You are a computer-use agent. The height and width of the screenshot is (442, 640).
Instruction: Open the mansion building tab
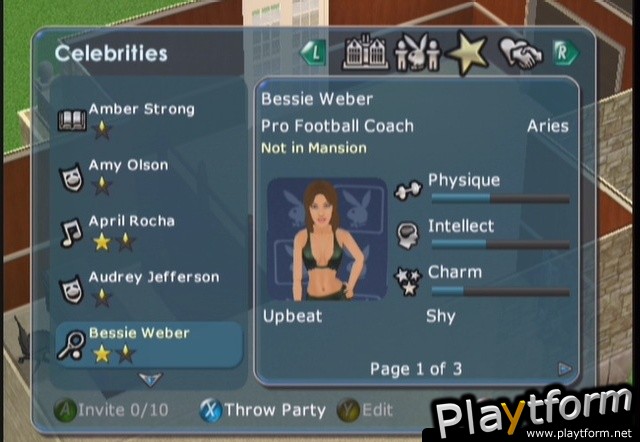[365, 55]
